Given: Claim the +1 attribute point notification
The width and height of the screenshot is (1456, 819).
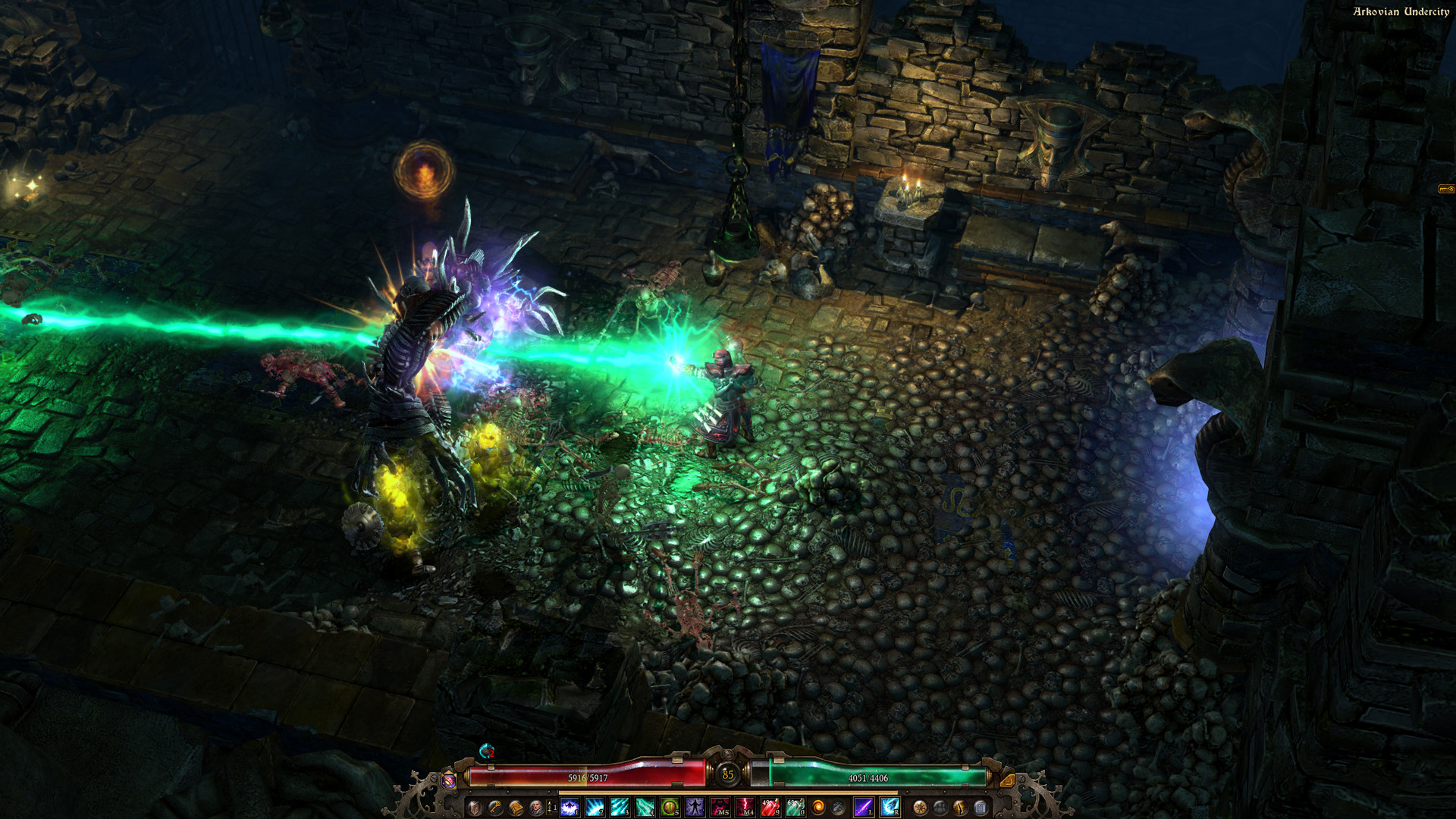Looking at the screenshot, I should [x=553, y=807].
